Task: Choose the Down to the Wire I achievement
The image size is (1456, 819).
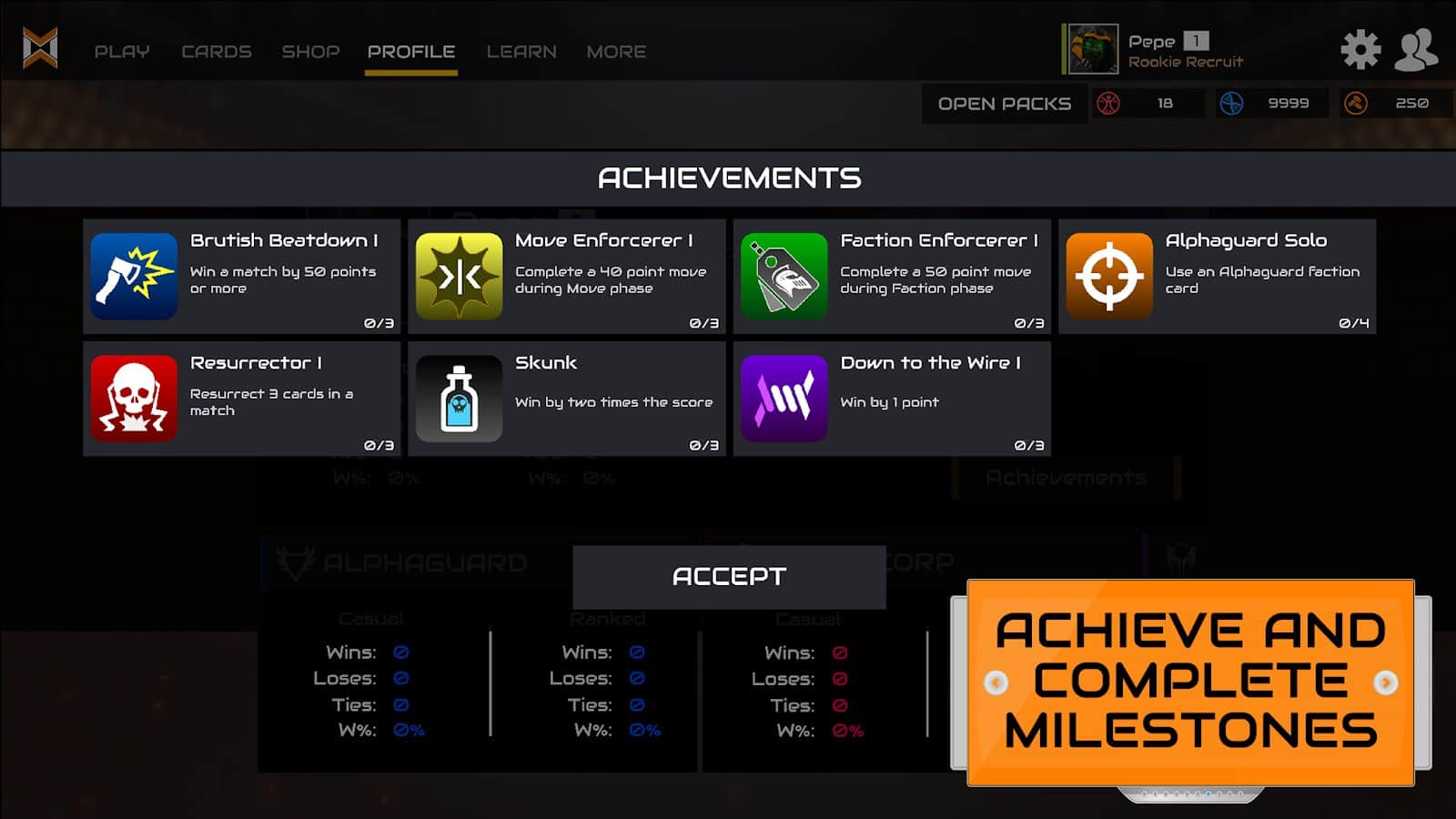Action: click(892, 399)
